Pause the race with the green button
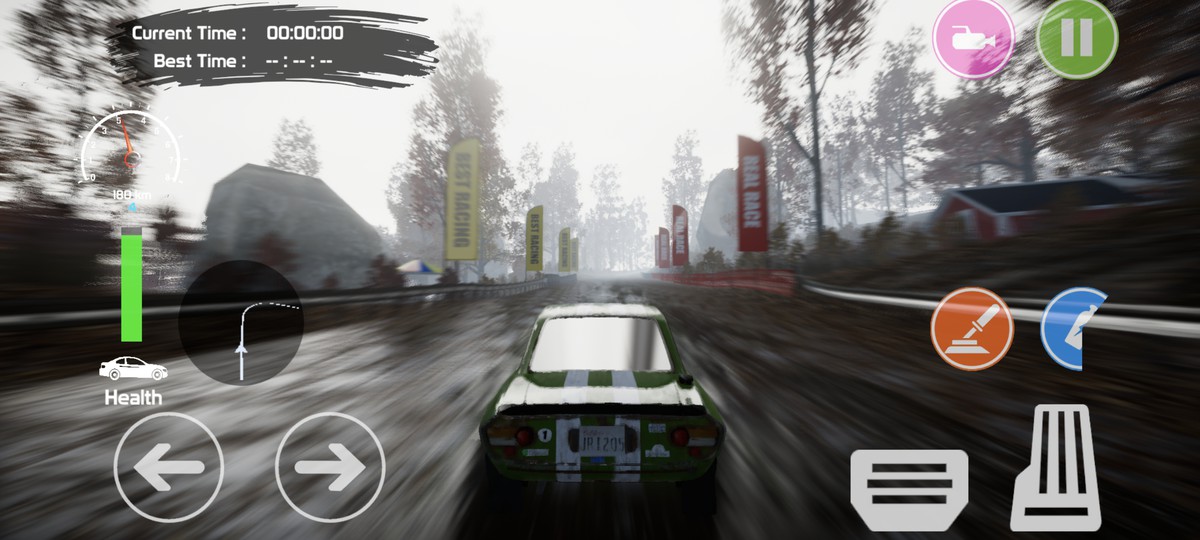1200x540 pixels. click(1077, 38)
